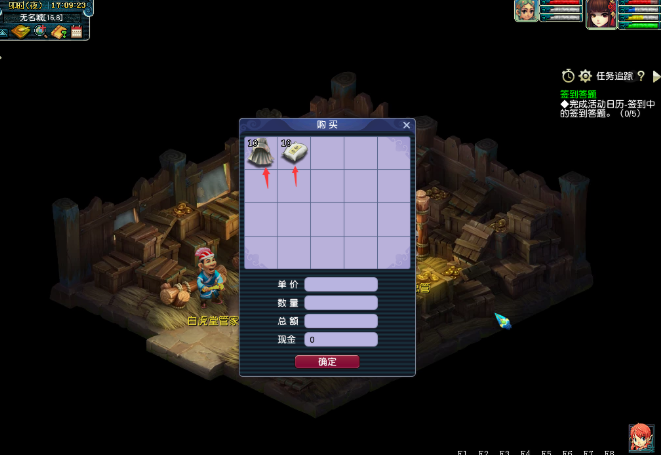This screenshot has height=455, width=661.
Task: Click the quest tracker stopwatch icon
Action: pyautogui.click(x=568, y=76)
